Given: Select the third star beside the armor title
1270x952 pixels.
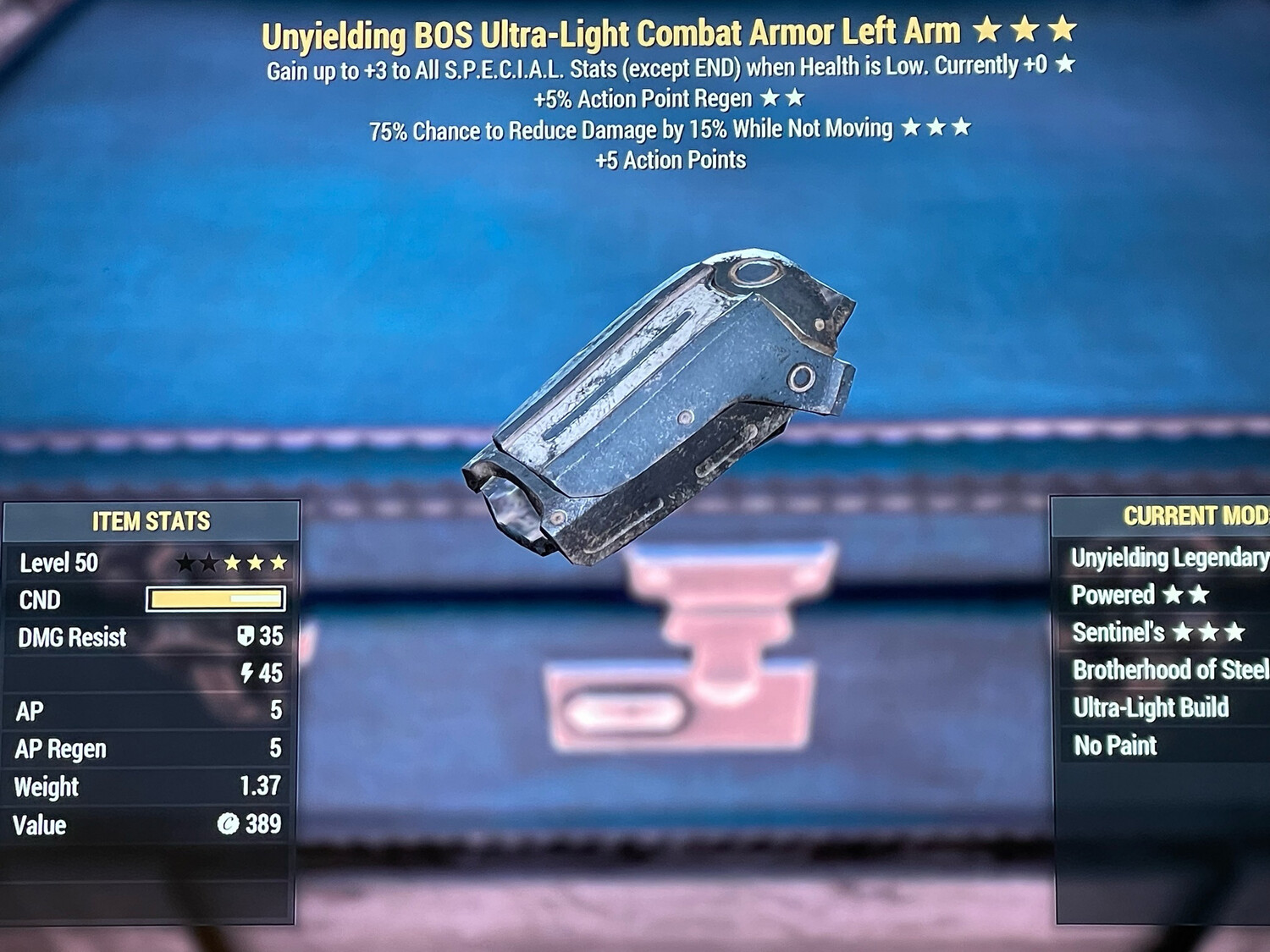Looking at the screenshot, I should pos(1060,30).
